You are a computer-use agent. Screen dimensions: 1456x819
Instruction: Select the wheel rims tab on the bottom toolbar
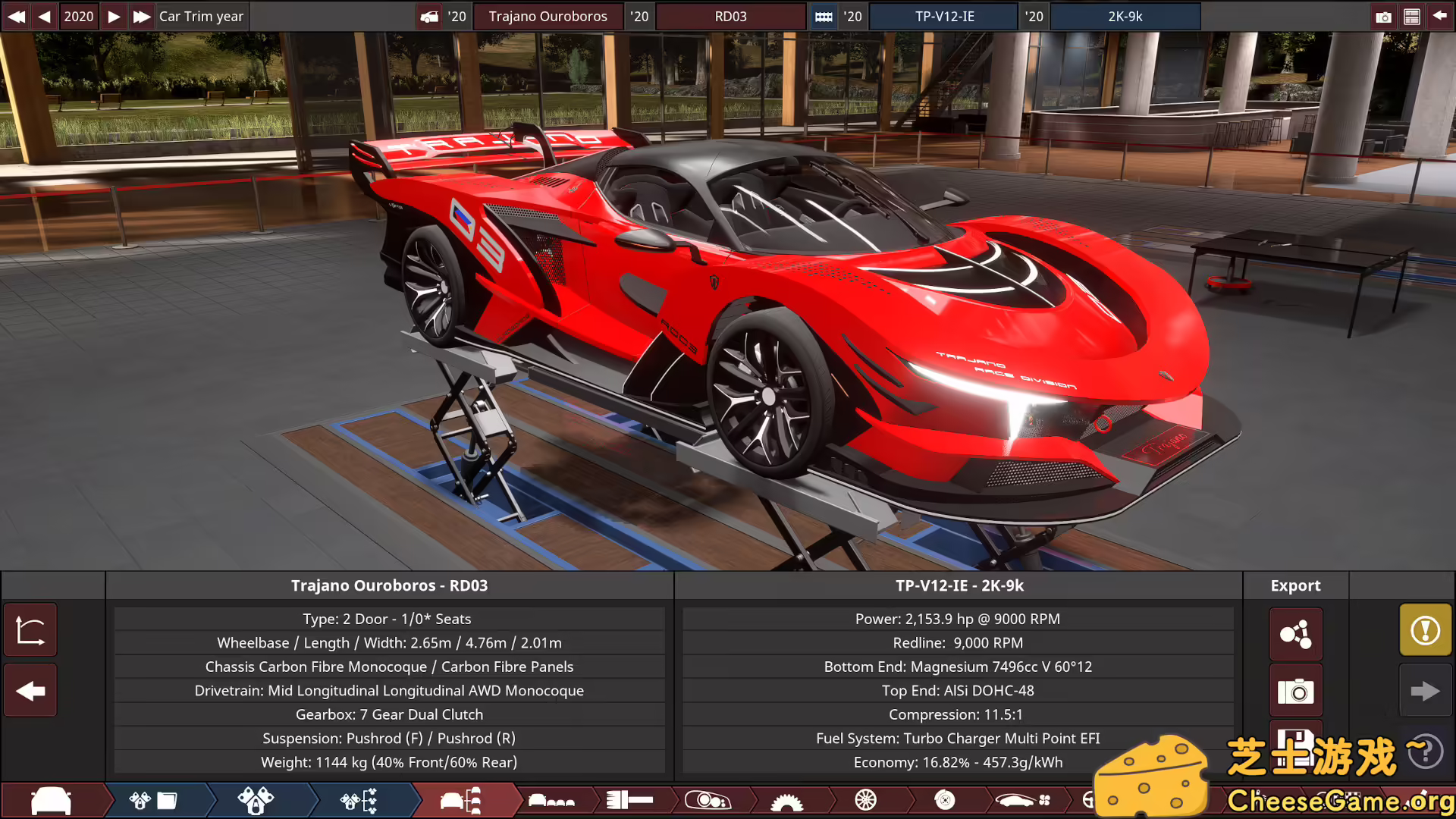click(x=864, y=800)
